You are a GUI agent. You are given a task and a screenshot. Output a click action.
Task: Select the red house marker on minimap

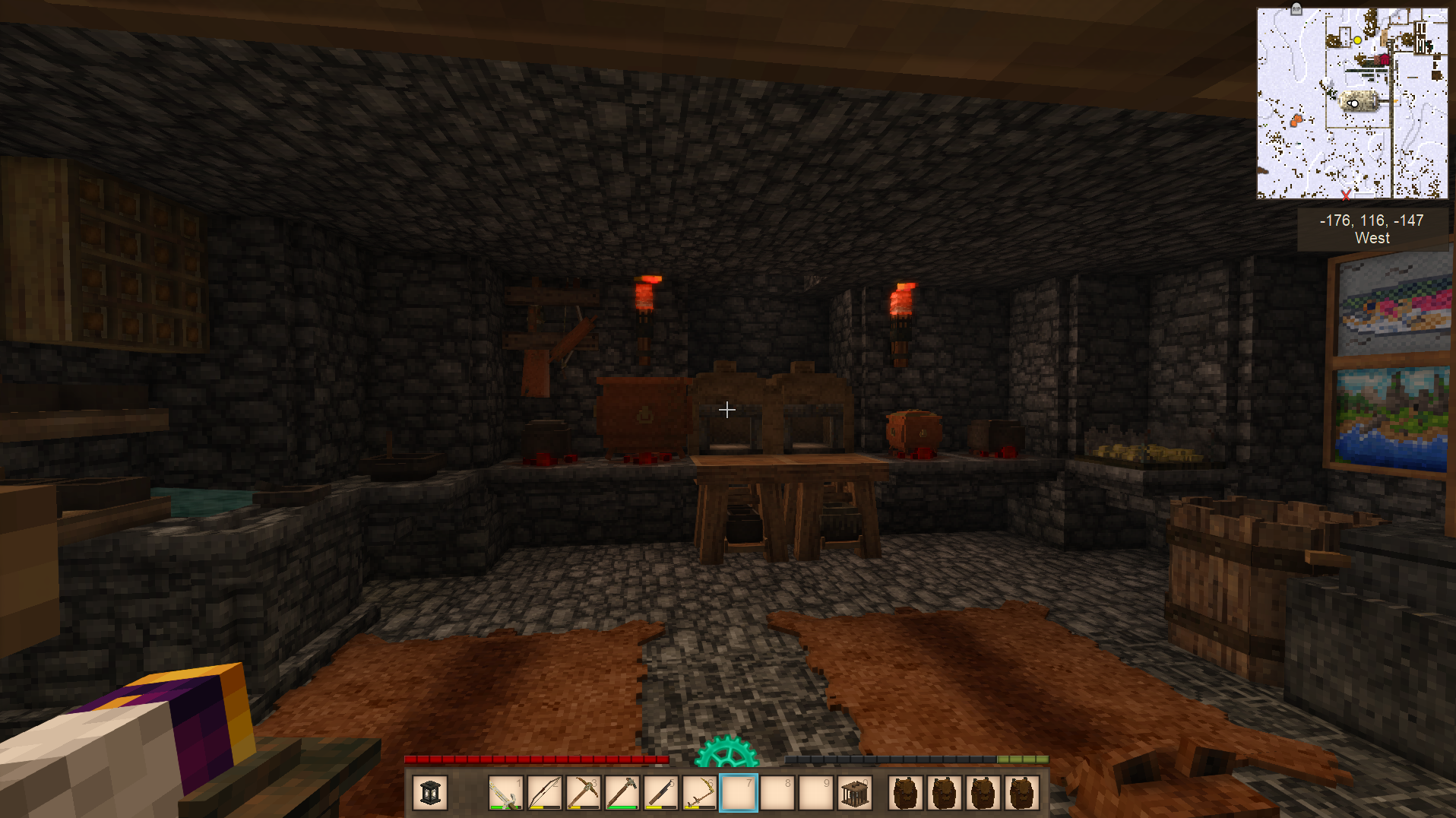coord(1384,59)
